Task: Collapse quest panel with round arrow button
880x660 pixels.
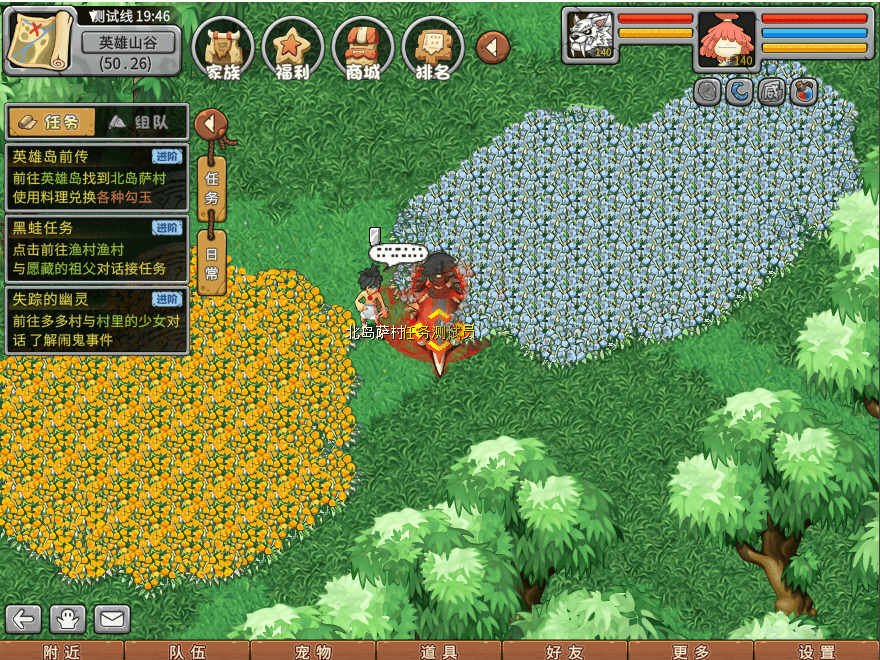Action: [x=211, y=124]
